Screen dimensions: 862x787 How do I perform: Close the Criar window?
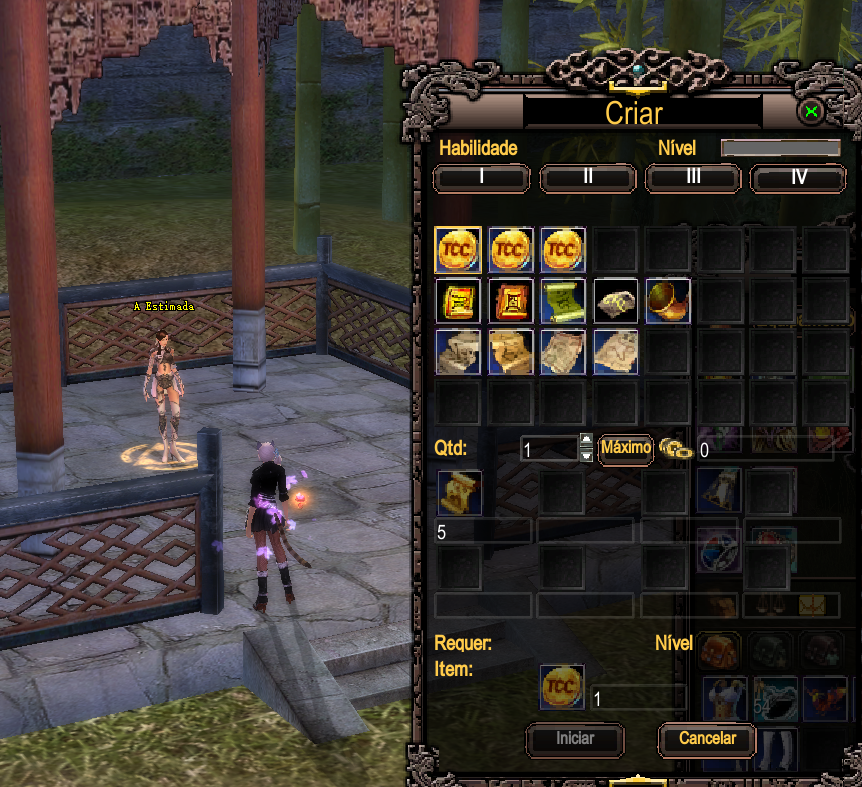(812, 111)
